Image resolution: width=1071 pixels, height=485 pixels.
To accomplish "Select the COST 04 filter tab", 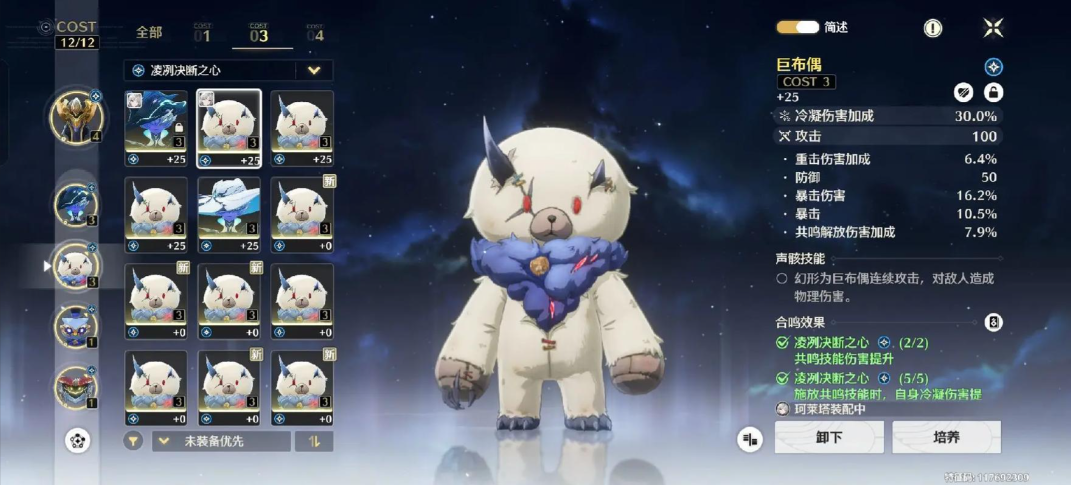I will pos(315,33).
